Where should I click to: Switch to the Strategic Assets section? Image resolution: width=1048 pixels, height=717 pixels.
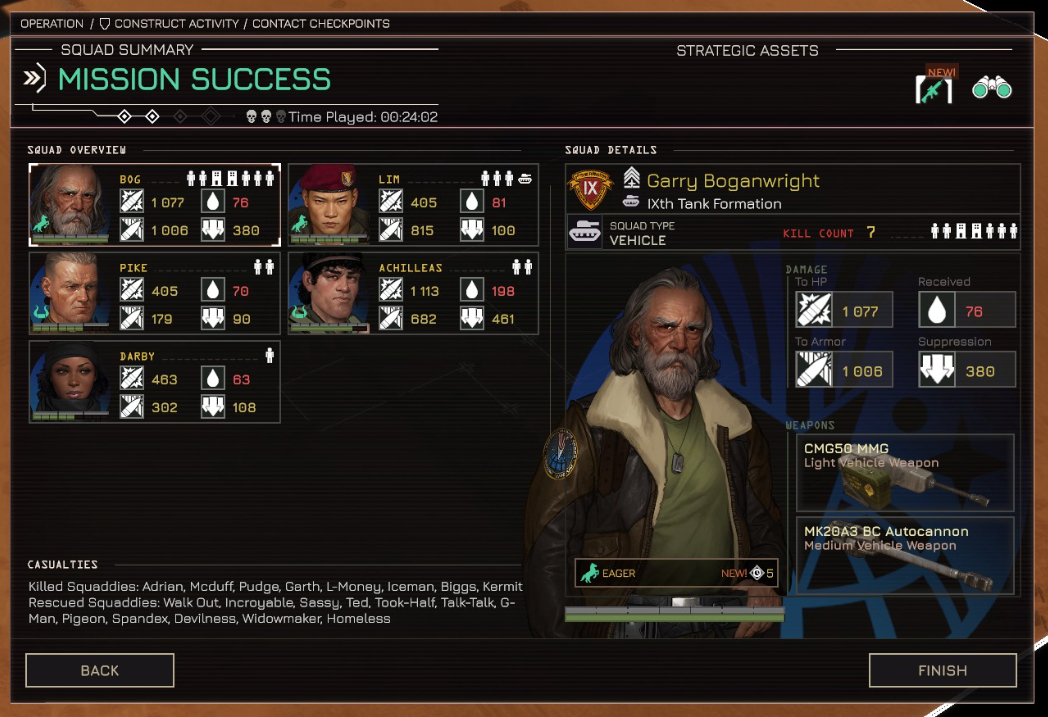pyautogui.click(x=747, y=50)
